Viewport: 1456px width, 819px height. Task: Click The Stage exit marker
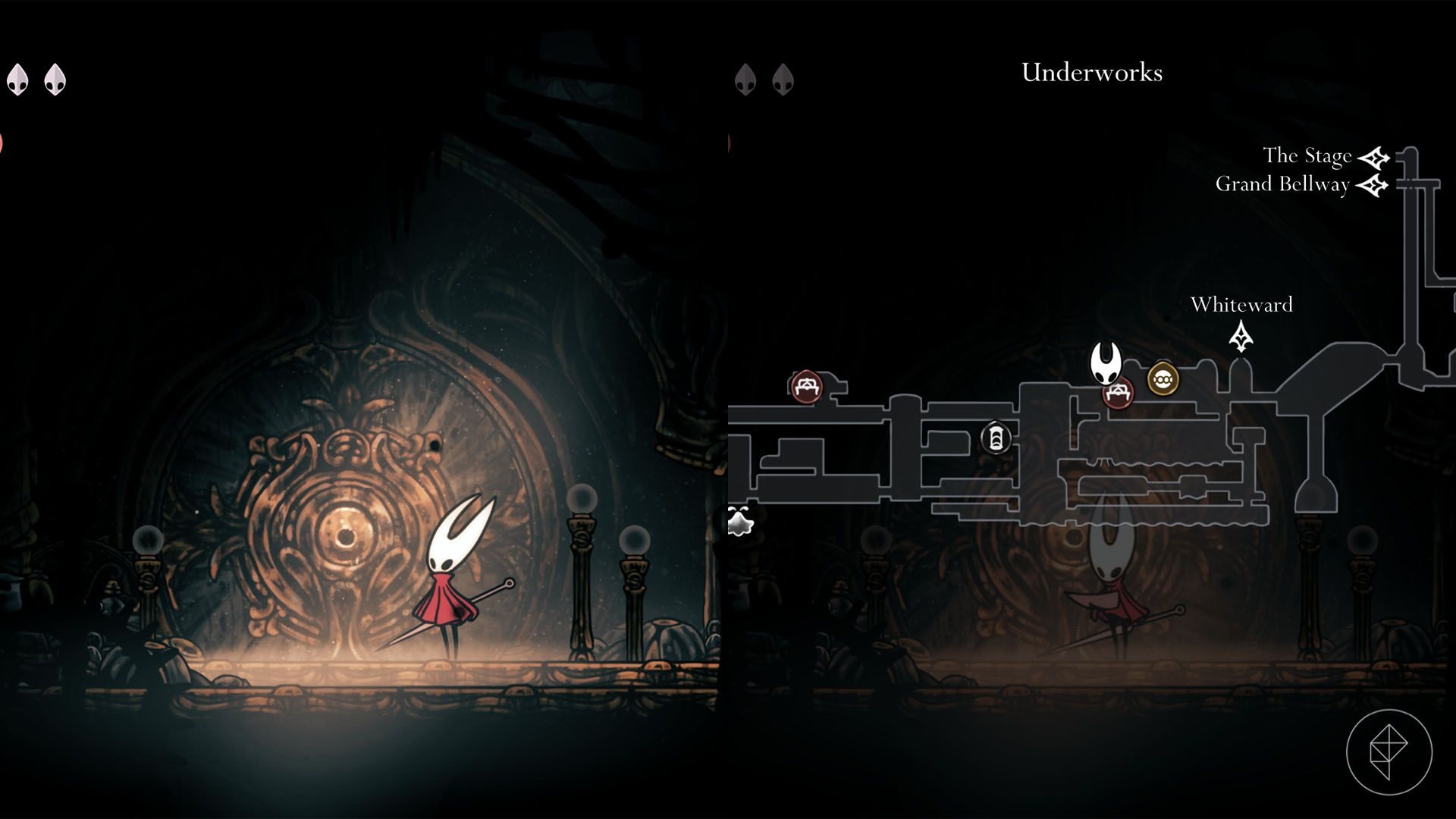pyautogui.click(x=1373, y=158)
